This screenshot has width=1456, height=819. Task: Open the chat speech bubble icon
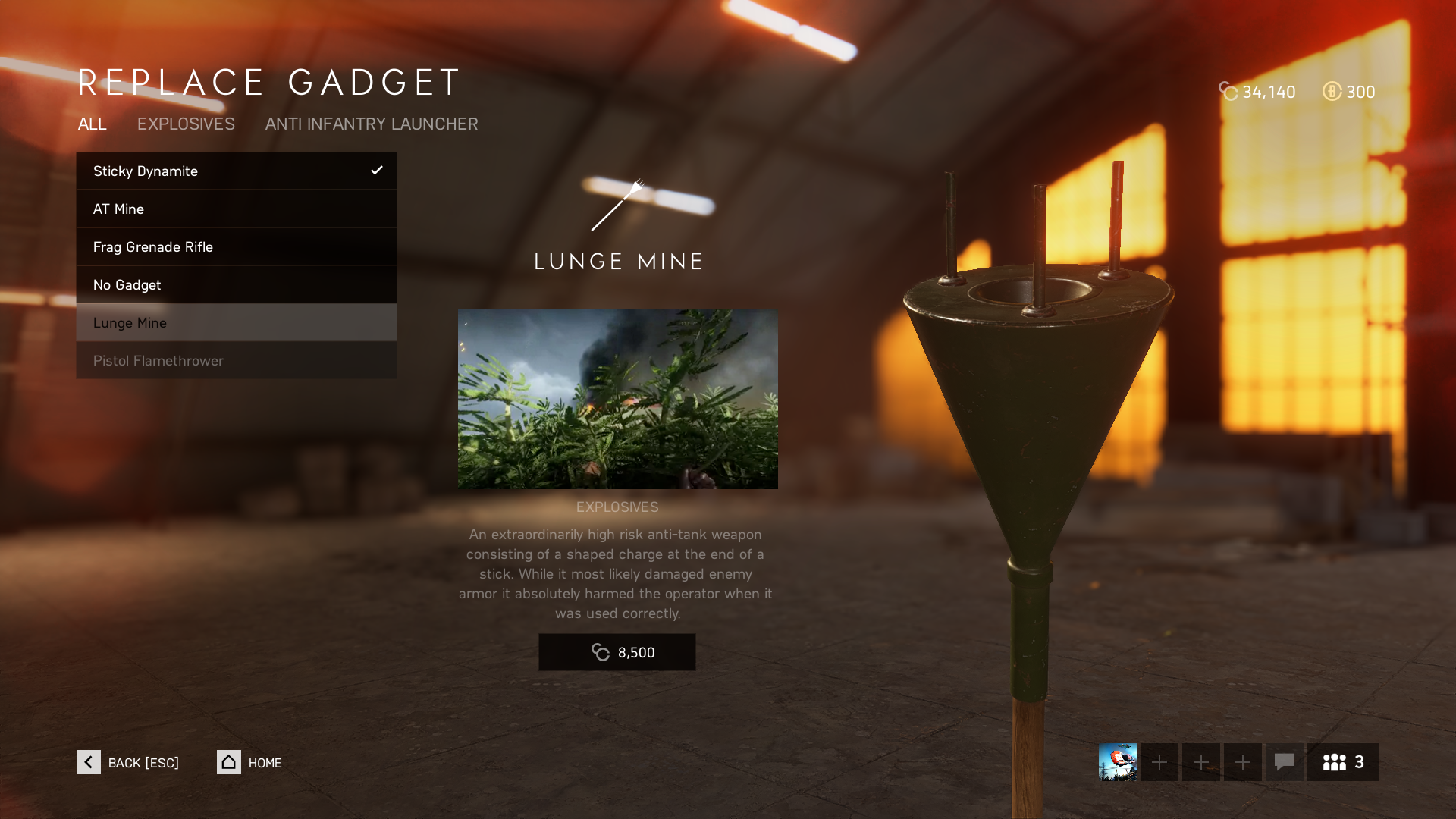point(1284,762)
